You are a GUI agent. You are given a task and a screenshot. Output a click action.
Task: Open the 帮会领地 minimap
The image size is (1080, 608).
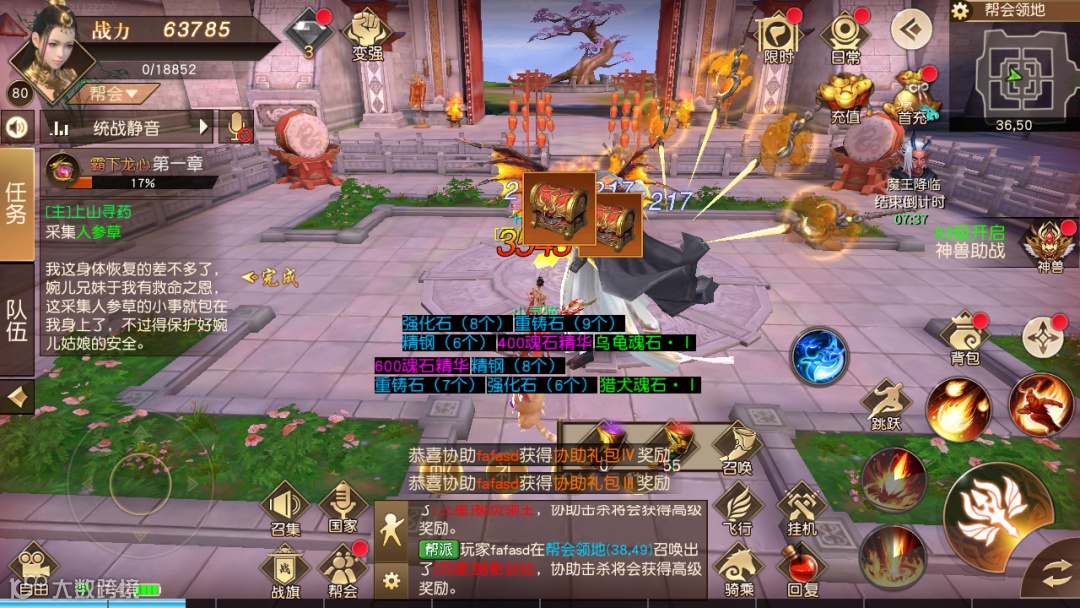pyautogui.click(x=1013, y=72)
